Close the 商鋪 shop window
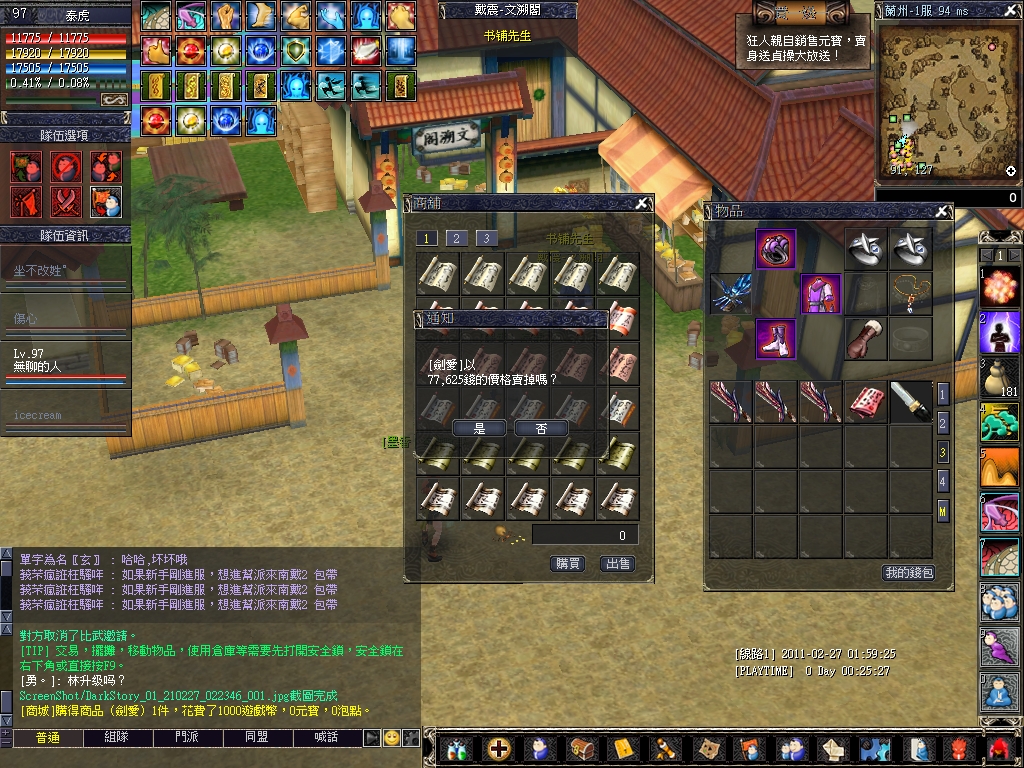Viewport: 1024px width, 768px height. (641, 204)
